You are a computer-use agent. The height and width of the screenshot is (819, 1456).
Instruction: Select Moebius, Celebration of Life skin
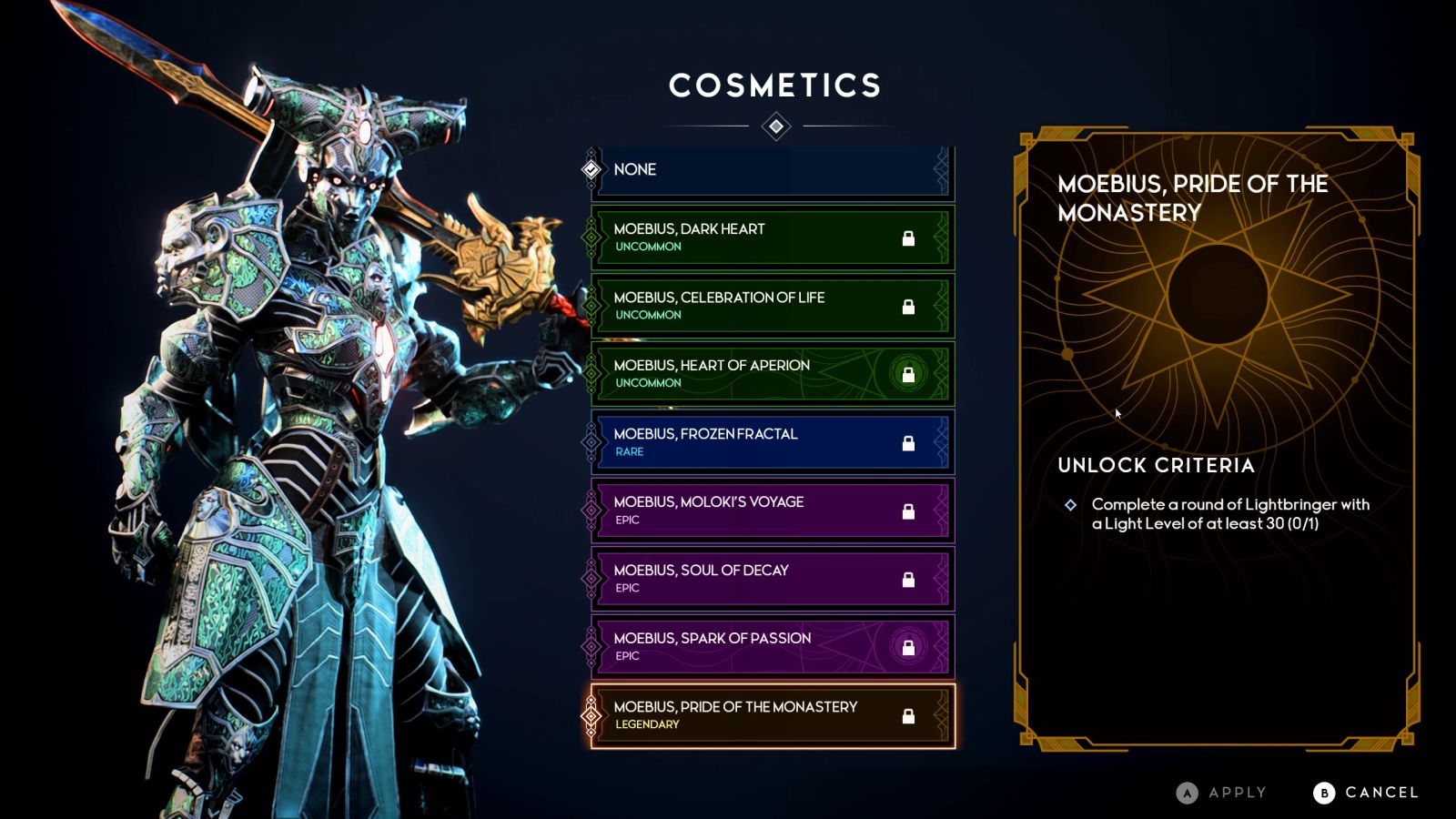tap(772, 306)
